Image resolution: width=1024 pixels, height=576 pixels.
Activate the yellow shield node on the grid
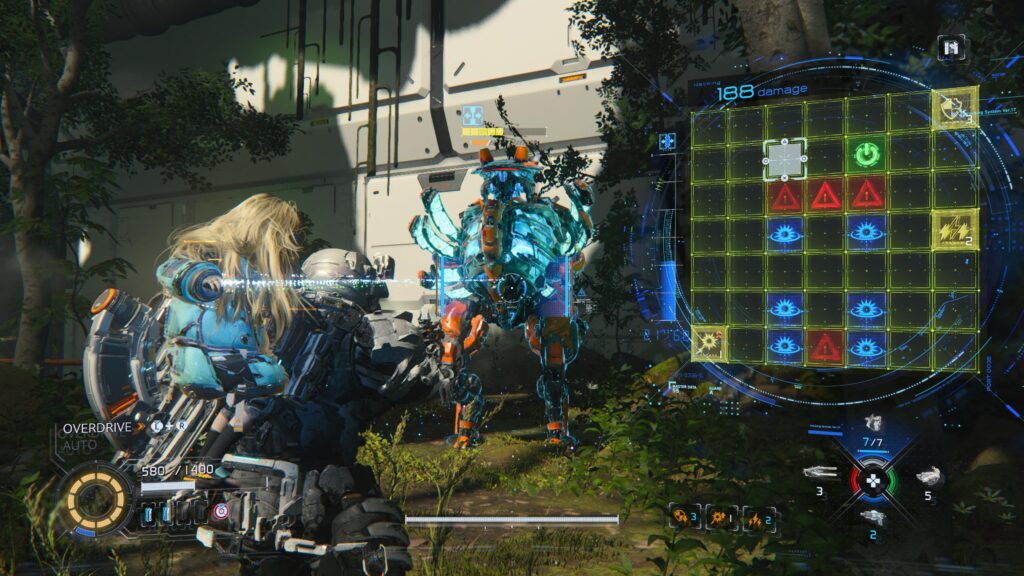pyautogui.click(x=955, y=108)
